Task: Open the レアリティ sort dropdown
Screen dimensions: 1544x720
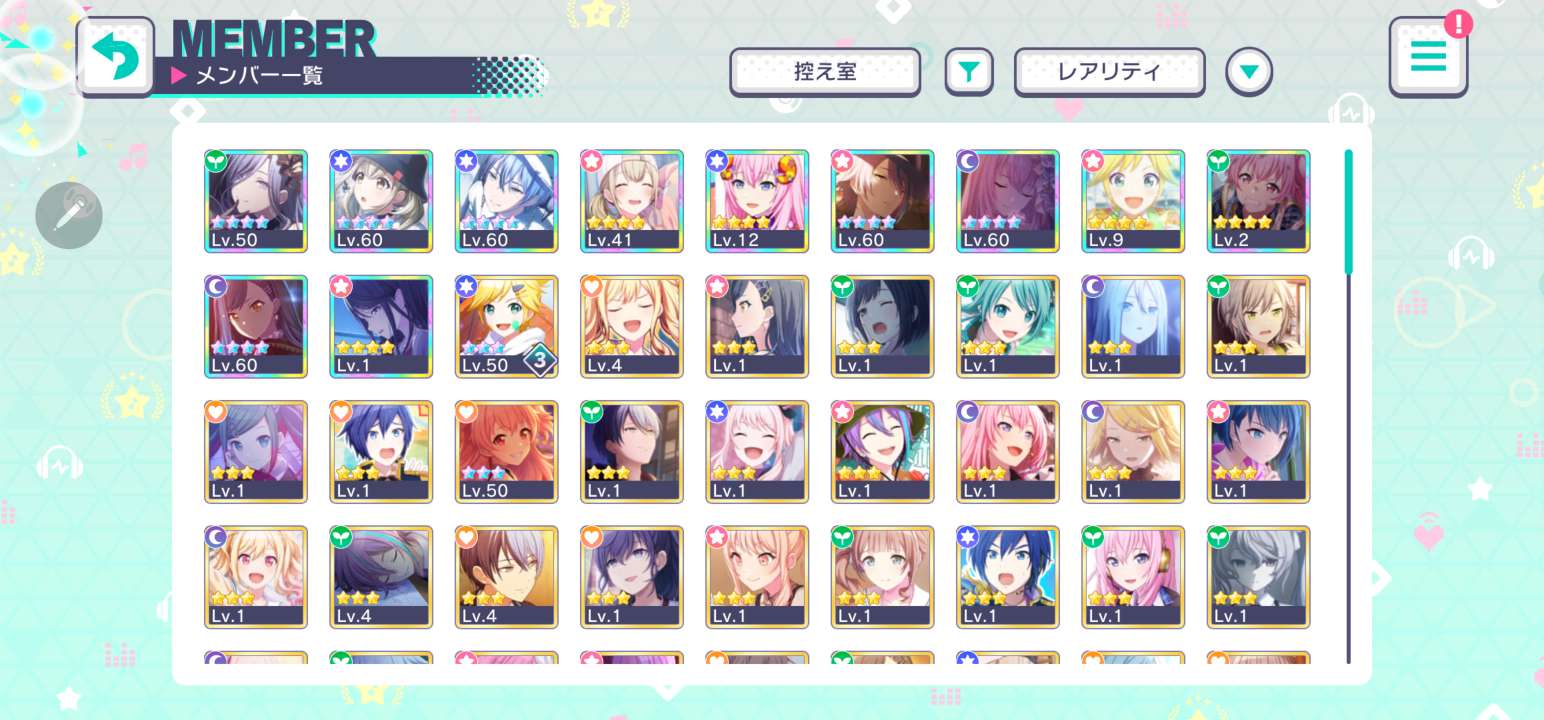Action: point(1109,71)
